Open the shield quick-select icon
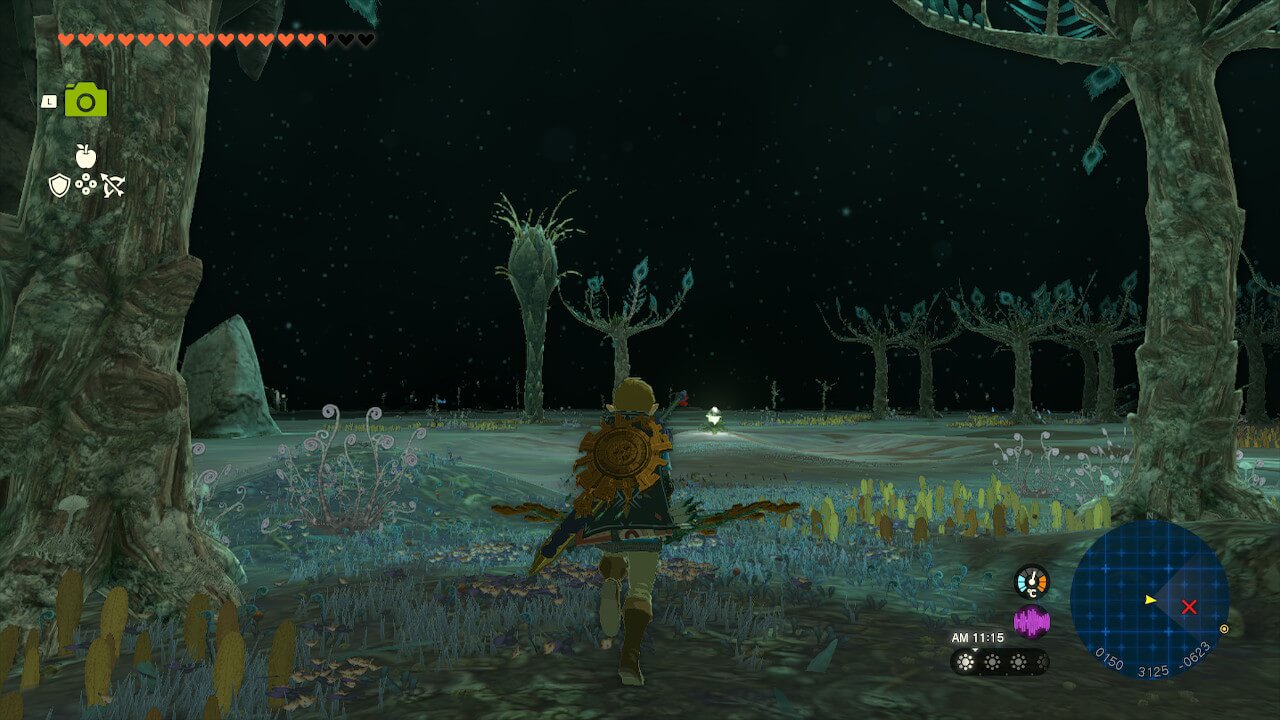The width and height of the screenshot is (1280, 720). [59, 185]
